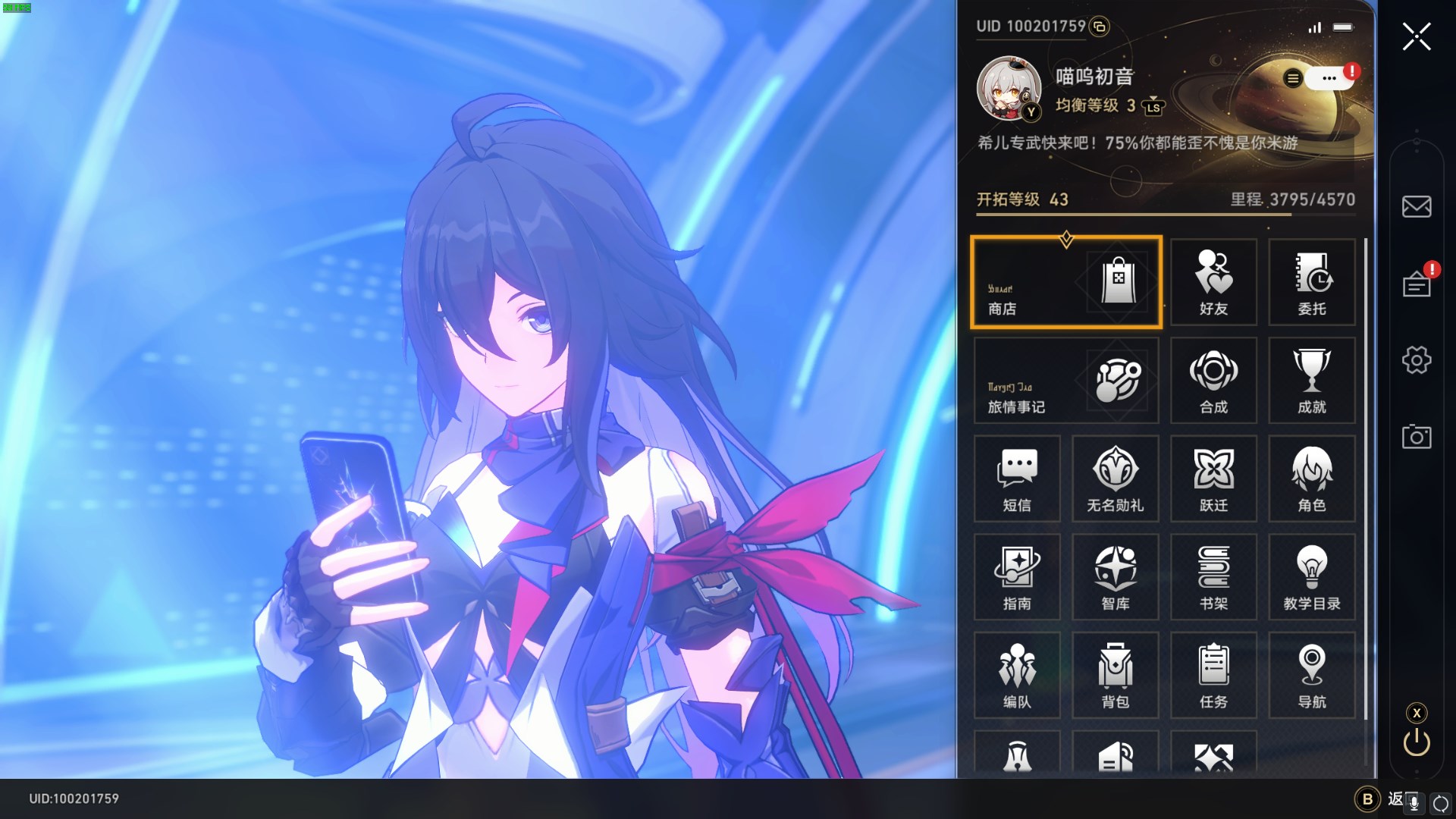Open 教学目录 tutorial list
This screenshot has width=1456, height=819.
[x=1312, y=578]
